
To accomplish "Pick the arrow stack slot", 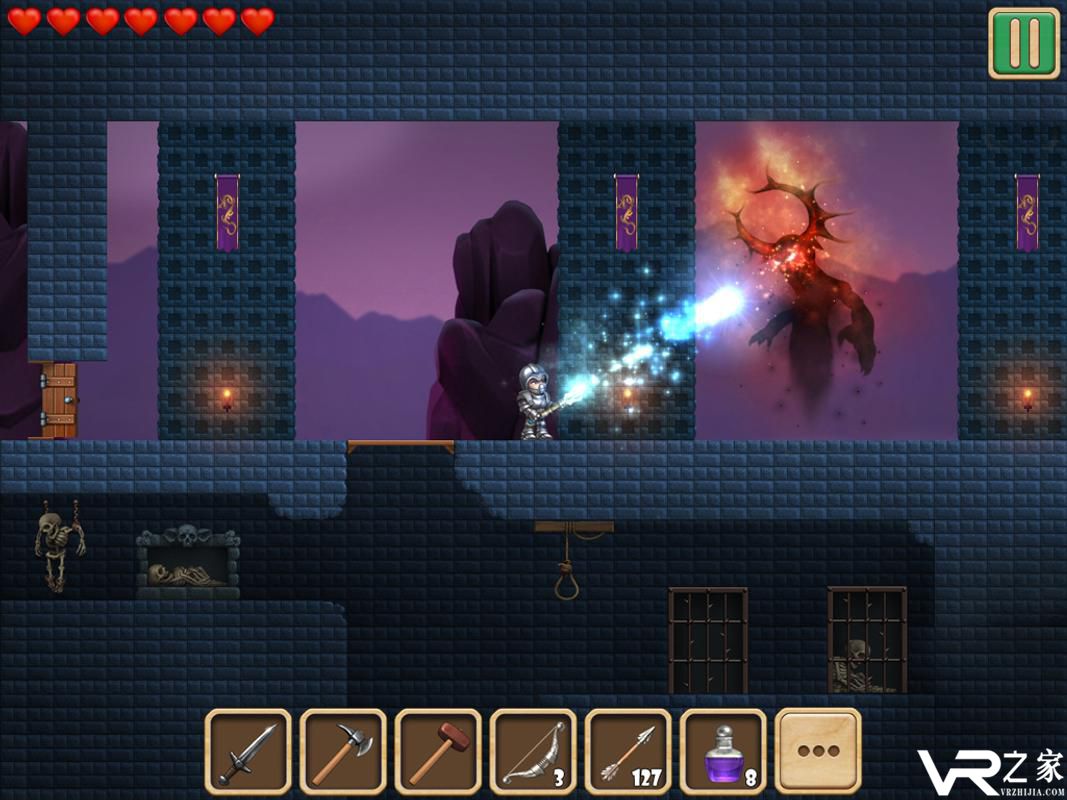I will pos(628,751).
